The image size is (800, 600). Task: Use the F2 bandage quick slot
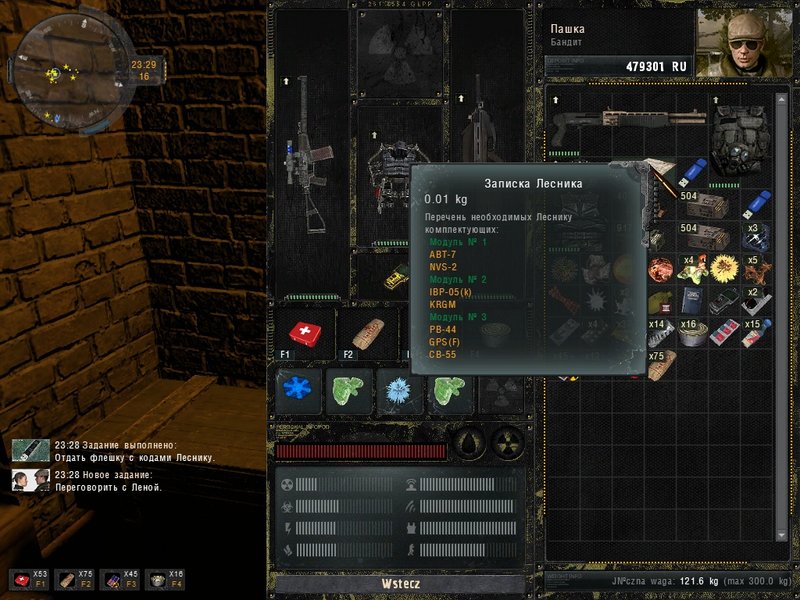click(x=366, y=335)
